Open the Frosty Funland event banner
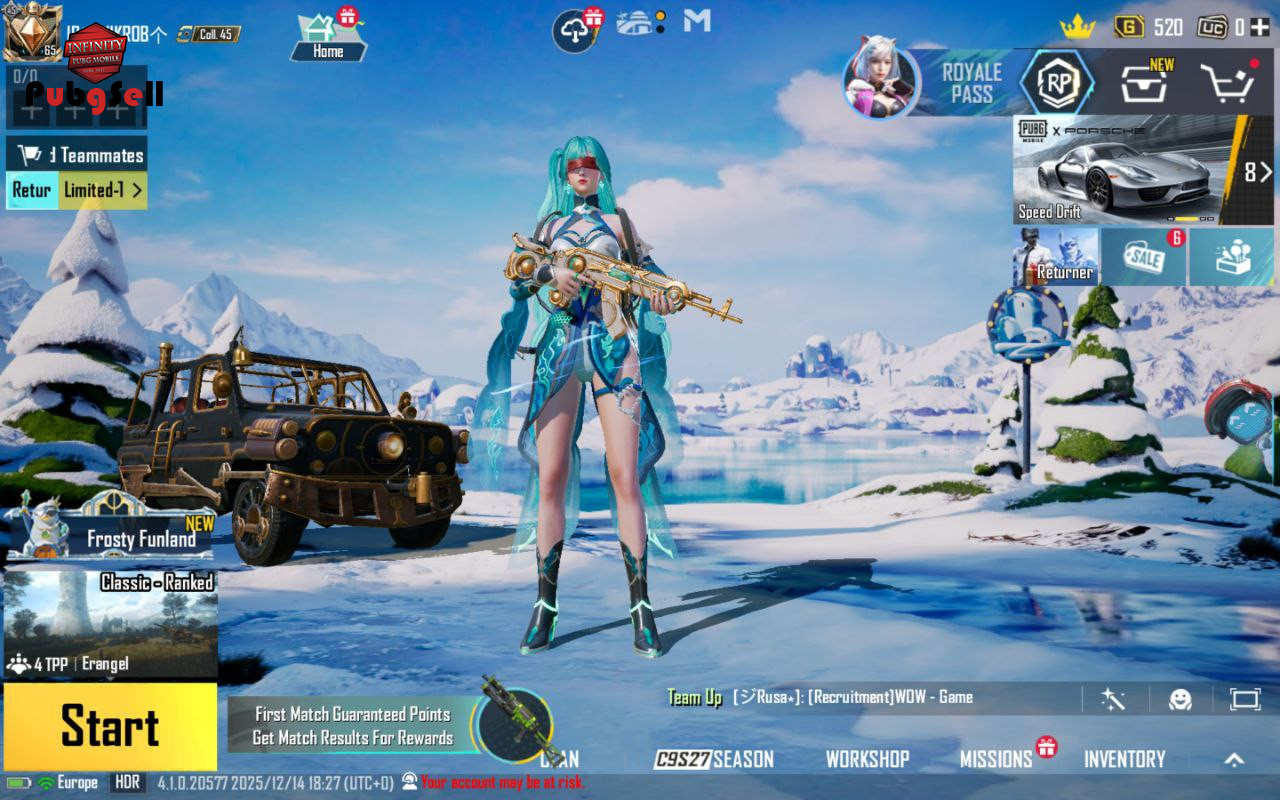Screen dimensions: 1280x800 point(110,528)
